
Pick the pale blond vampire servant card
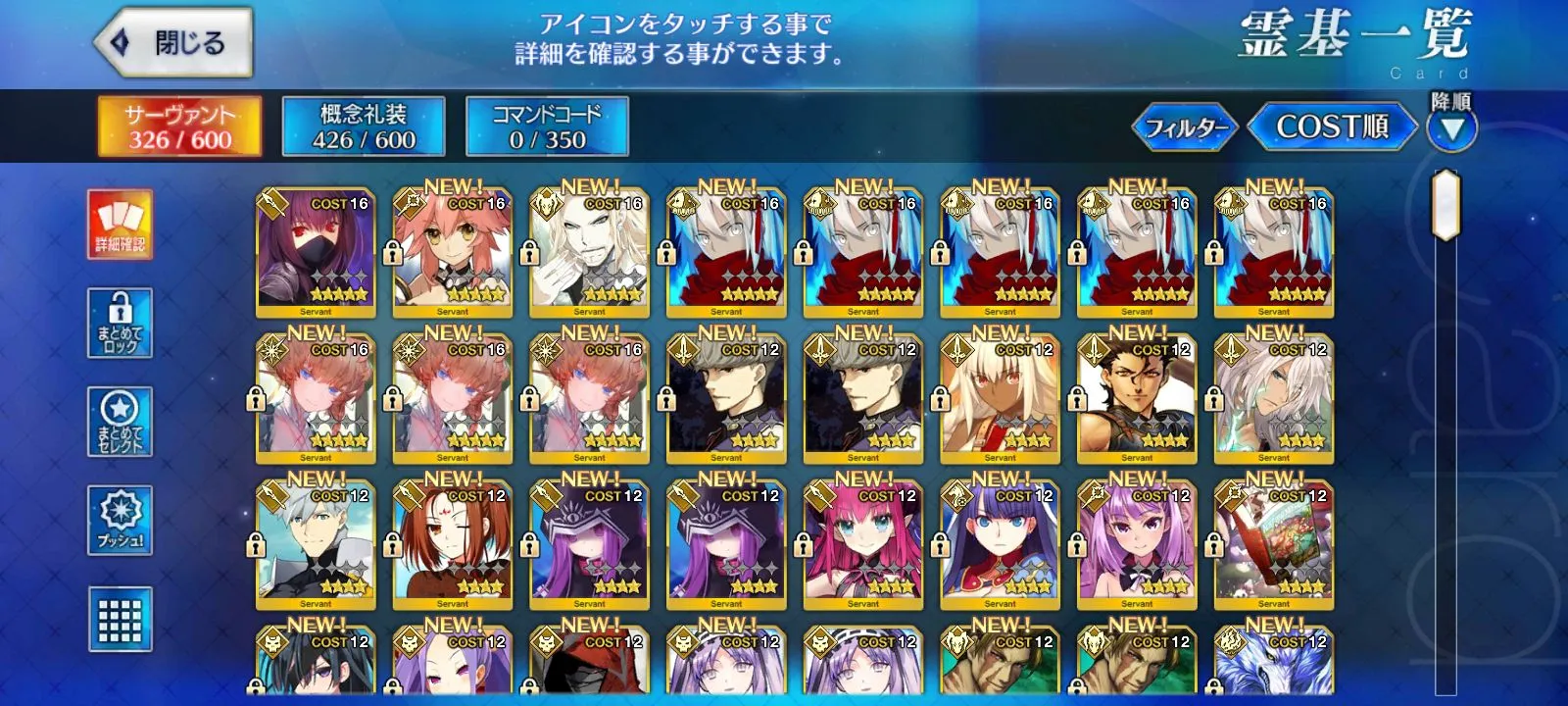click(x=589, y=253)
